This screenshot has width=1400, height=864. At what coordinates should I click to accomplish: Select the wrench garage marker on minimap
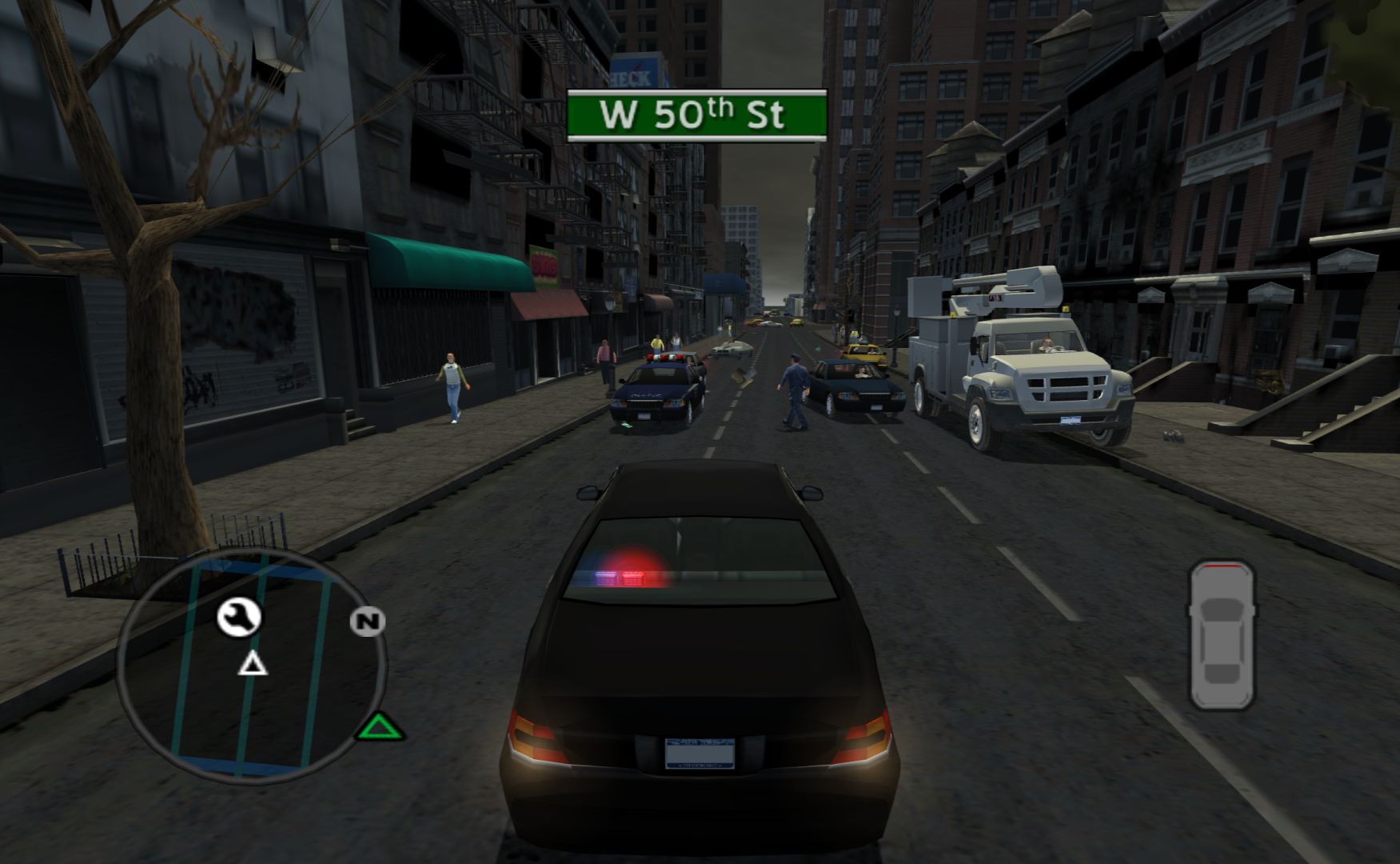pos(239,617)
